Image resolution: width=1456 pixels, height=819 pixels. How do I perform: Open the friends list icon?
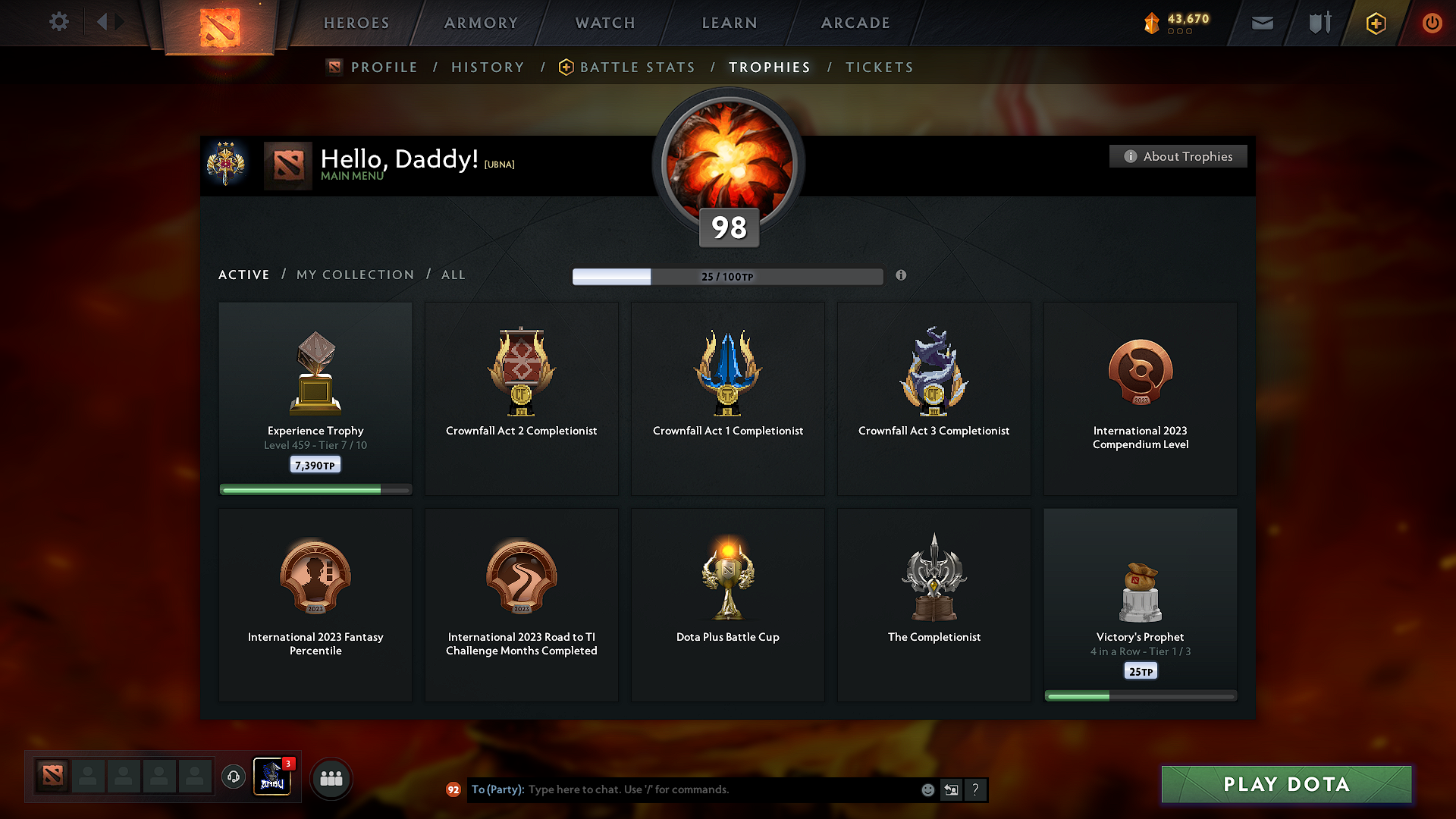pos(331,777)
